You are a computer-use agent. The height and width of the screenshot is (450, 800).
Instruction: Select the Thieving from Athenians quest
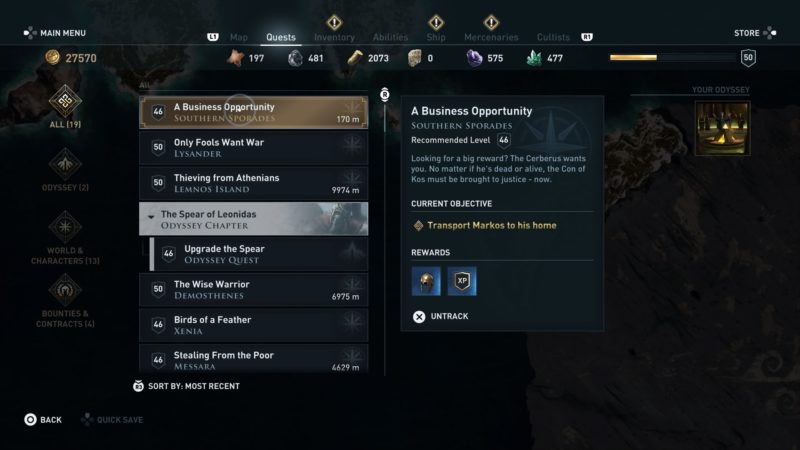[253, 183]
